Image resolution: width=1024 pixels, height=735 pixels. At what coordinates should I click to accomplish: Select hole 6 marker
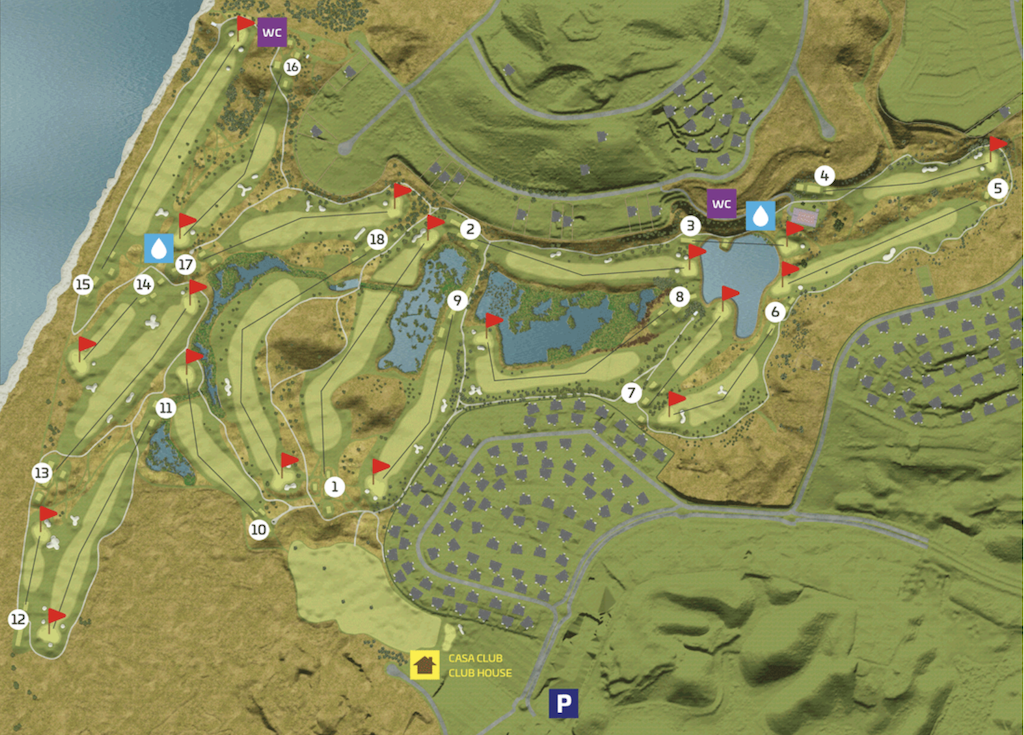click(x=775, y=311)
